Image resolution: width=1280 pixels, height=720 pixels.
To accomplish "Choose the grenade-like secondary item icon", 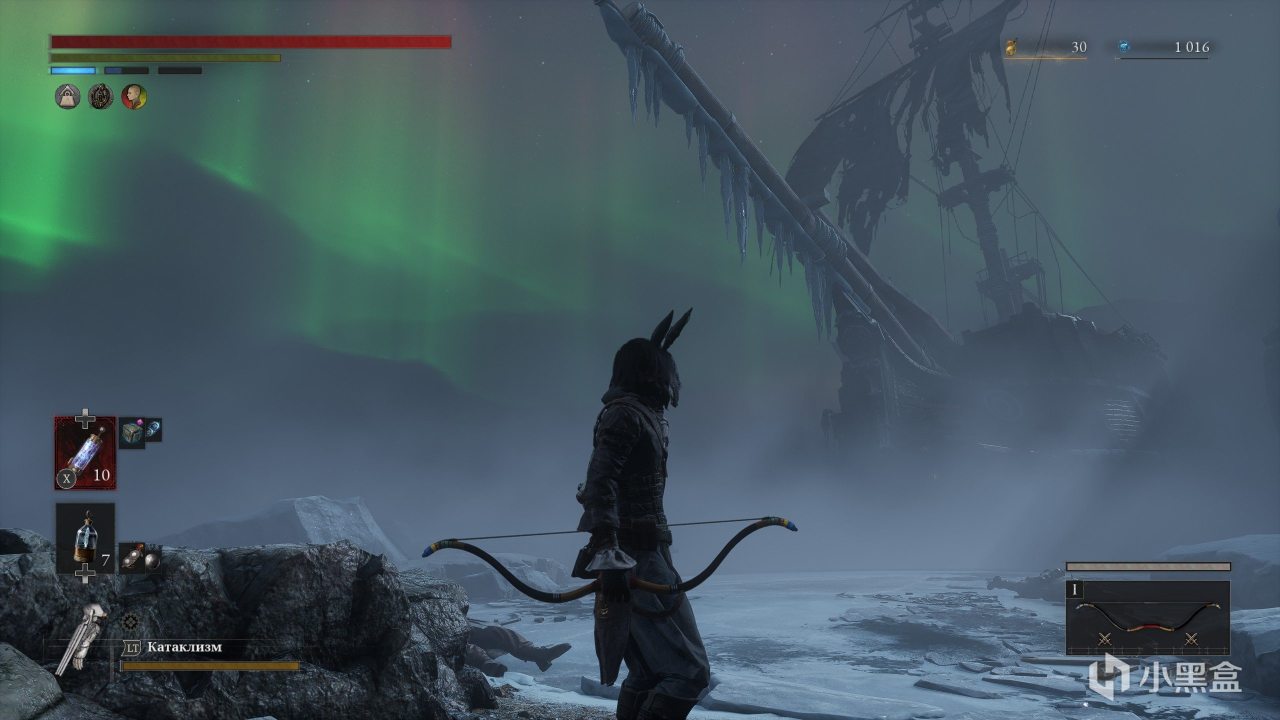I will [140, 557].
